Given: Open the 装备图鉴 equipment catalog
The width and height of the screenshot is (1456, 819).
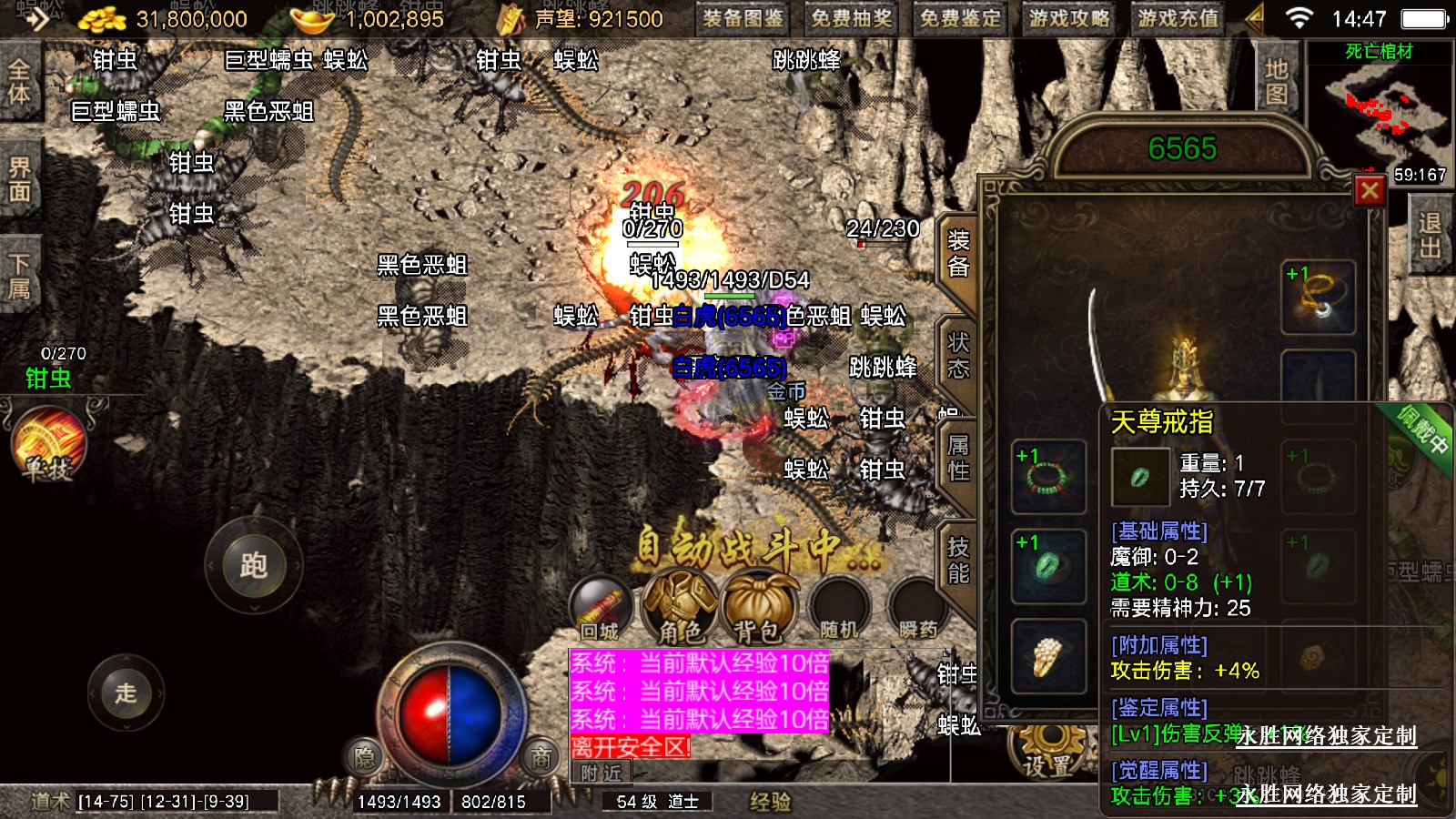Looking at the screenshot, I should click(x=743, y=18).
